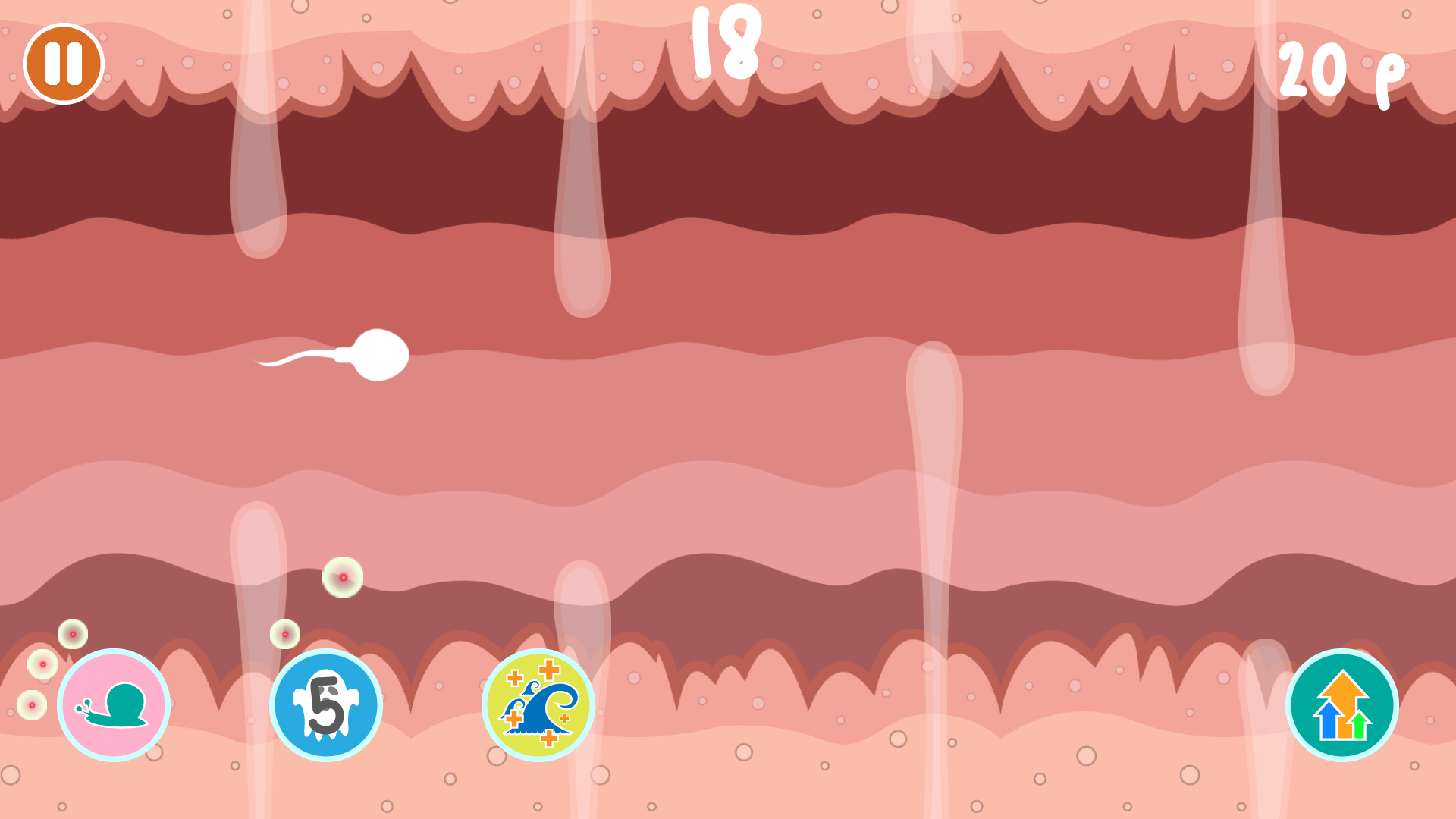Screen dimensions: 1456x819
Task: Activate the pink snail slow-motion power-up
Action: tap(114, 704)
